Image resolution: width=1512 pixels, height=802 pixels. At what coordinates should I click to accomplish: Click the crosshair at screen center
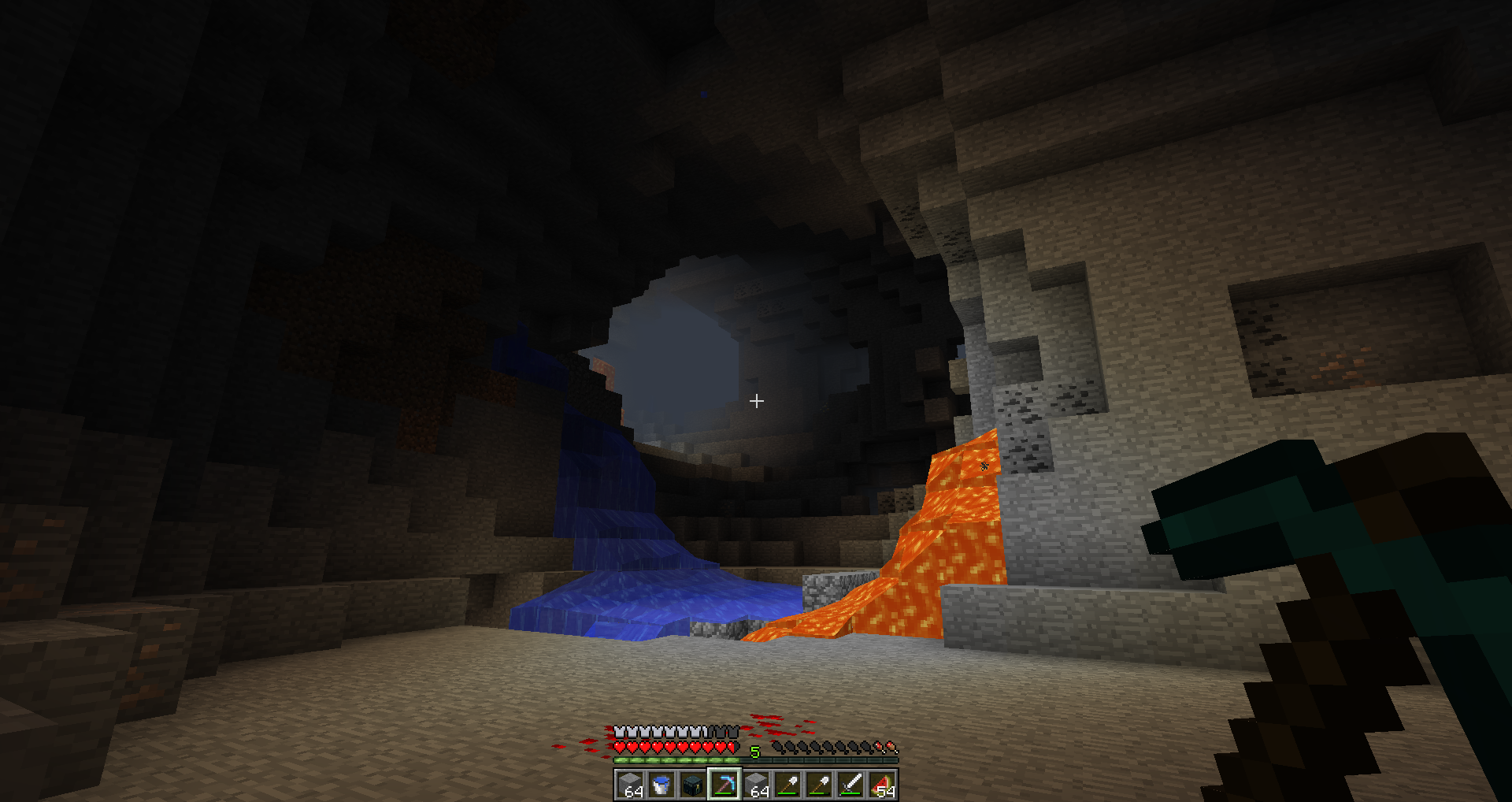coord(757,402)
